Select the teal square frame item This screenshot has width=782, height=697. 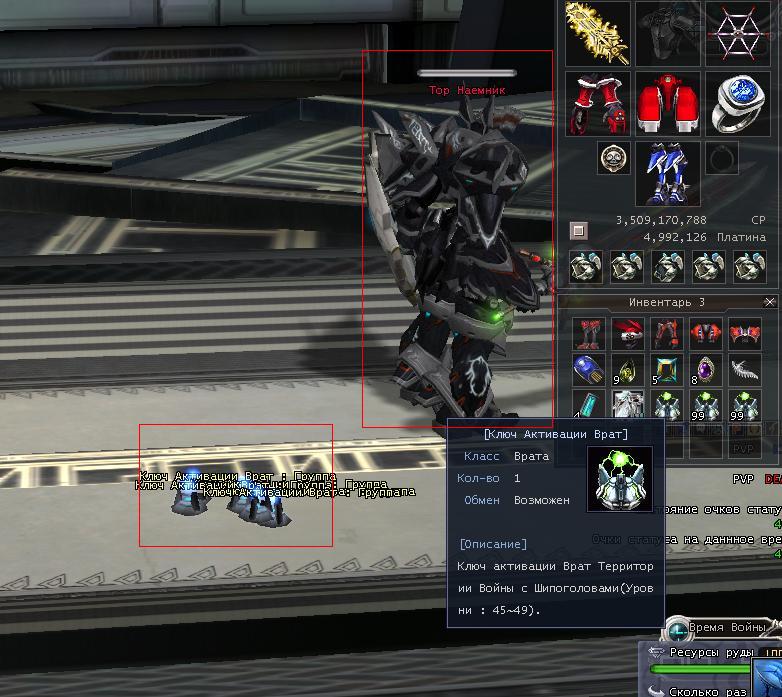pos(666,369)
